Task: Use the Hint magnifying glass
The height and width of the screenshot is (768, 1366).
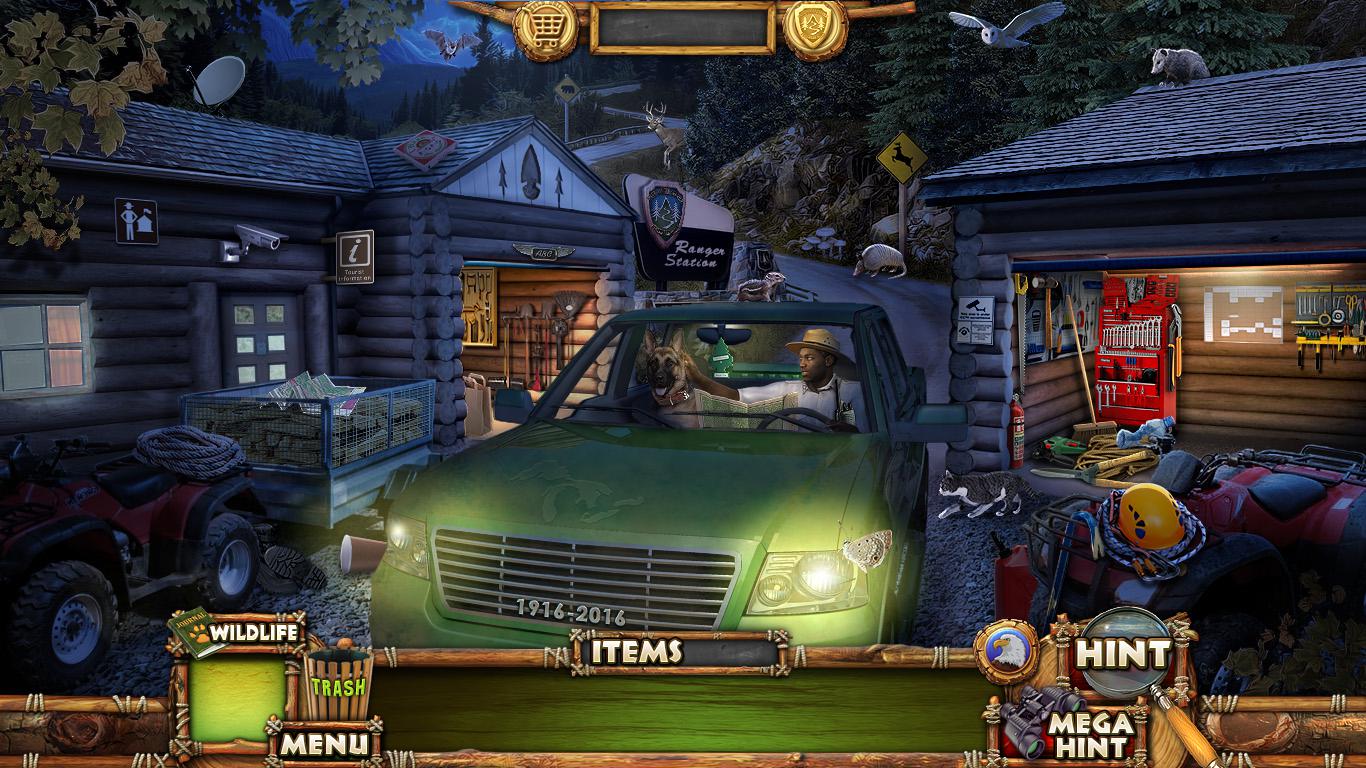Action: tap(1122, 655)
